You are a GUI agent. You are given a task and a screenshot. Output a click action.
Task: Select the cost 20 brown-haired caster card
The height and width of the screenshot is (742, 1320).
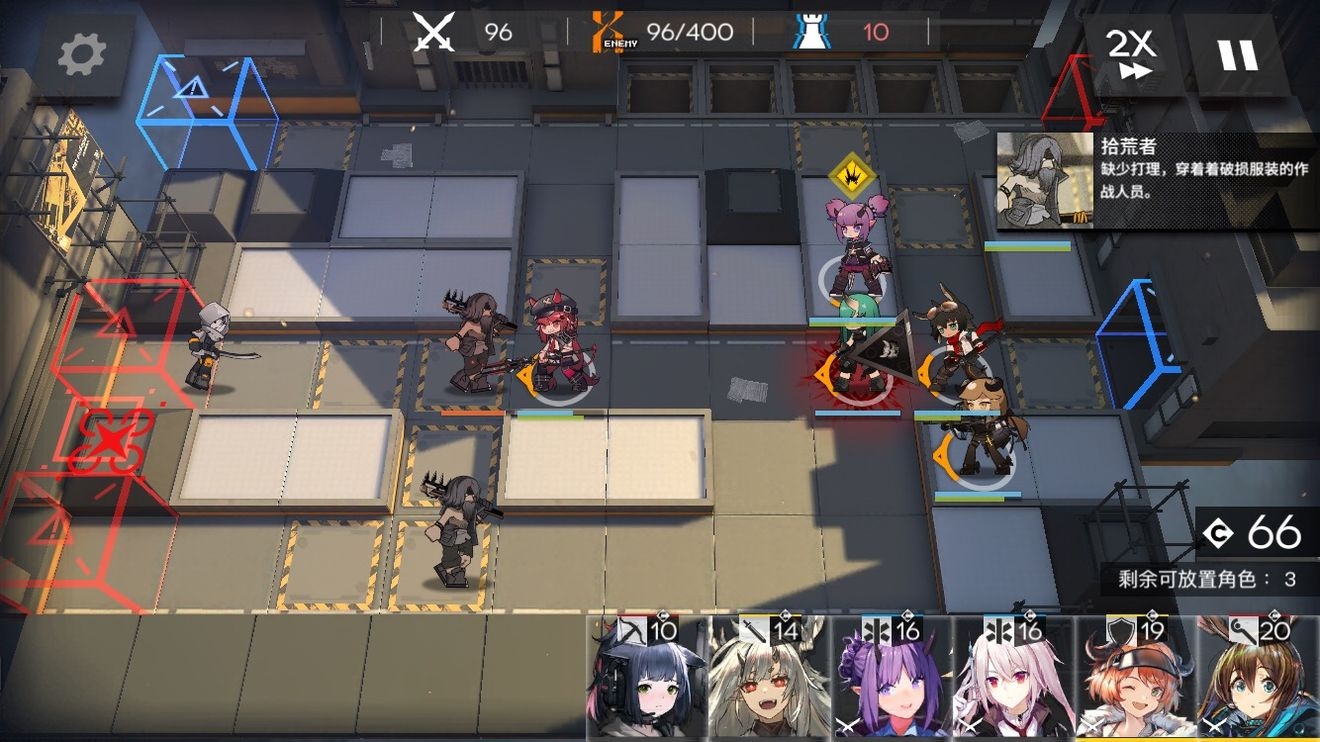pos(1258,680)
